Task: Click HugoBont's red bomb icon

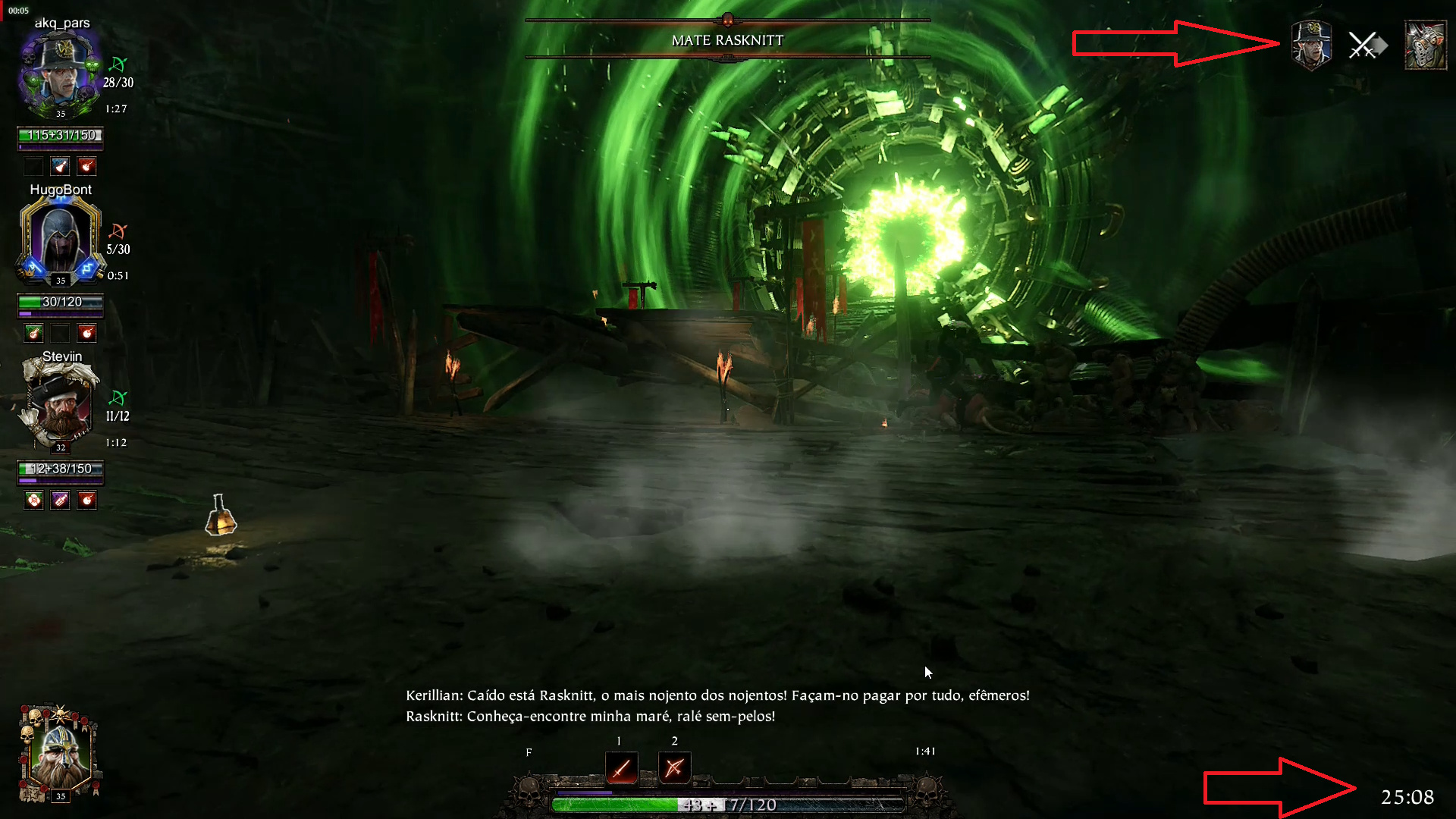Action: (x=86, y=333)
